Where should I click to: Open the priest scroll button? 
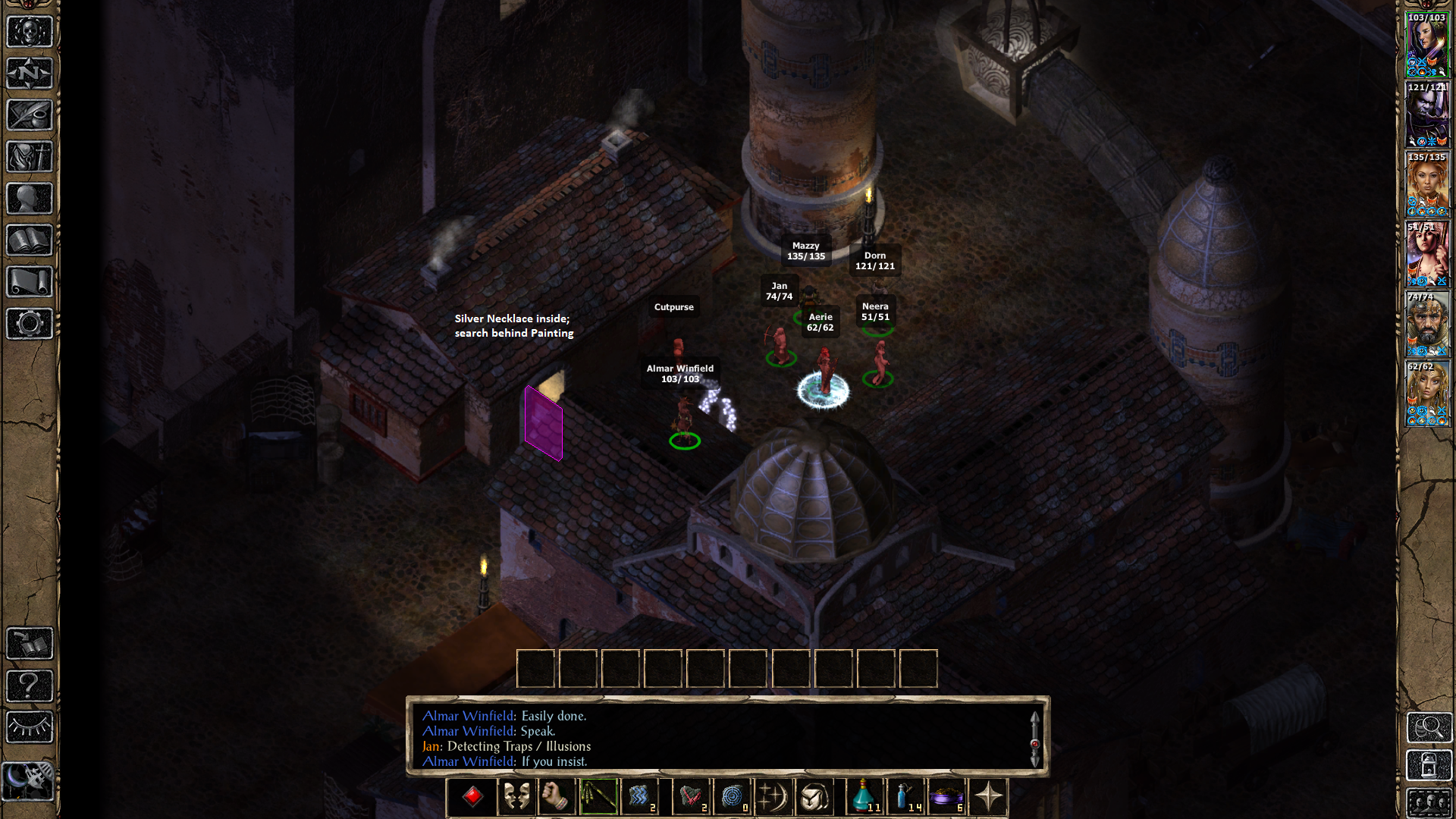pyautogui.click(x=30, y=282)
